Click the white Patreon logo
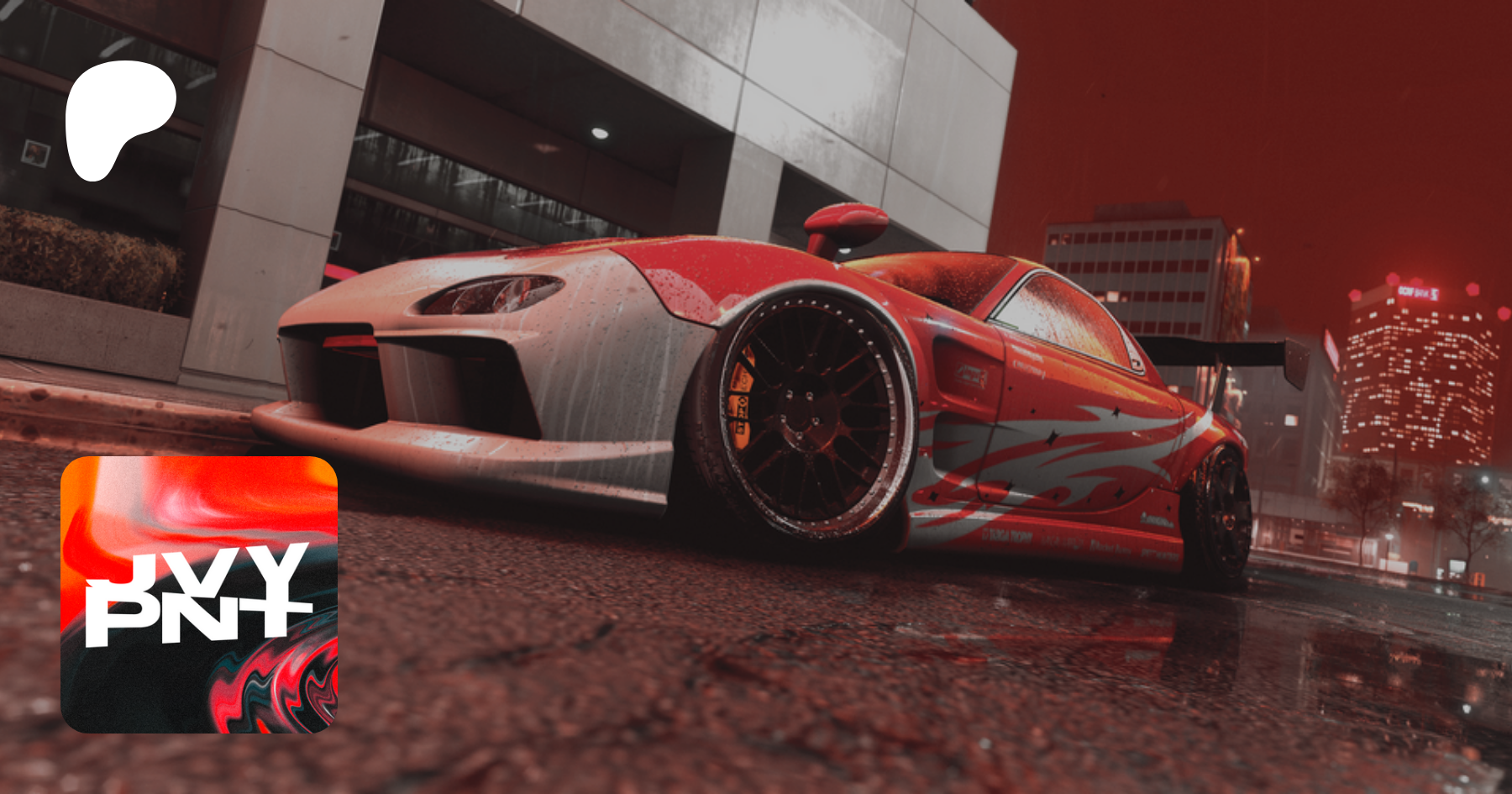 point(118,118)
